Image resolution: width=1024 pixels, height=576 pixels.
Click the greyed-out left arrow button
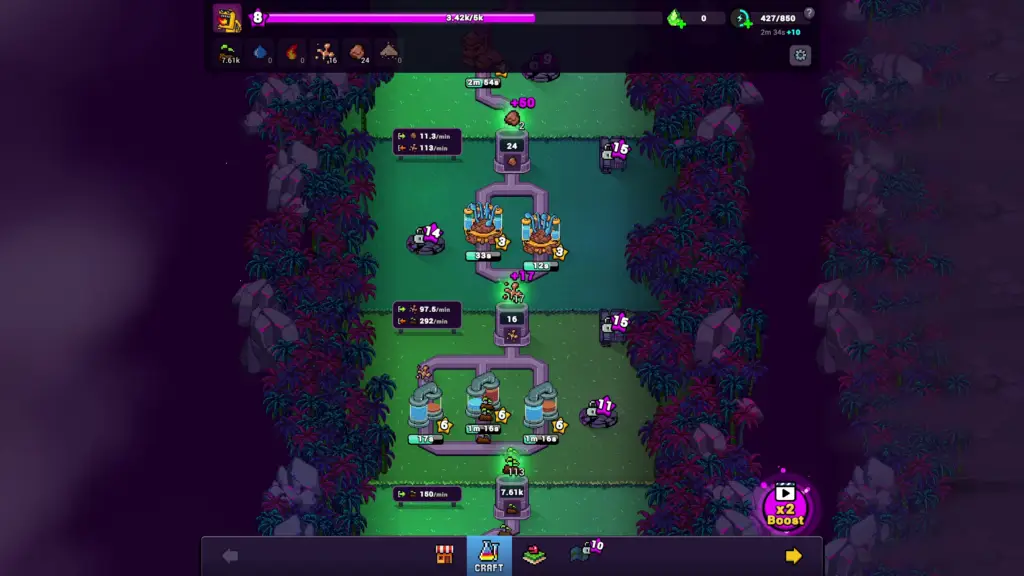tap(230, 556)
